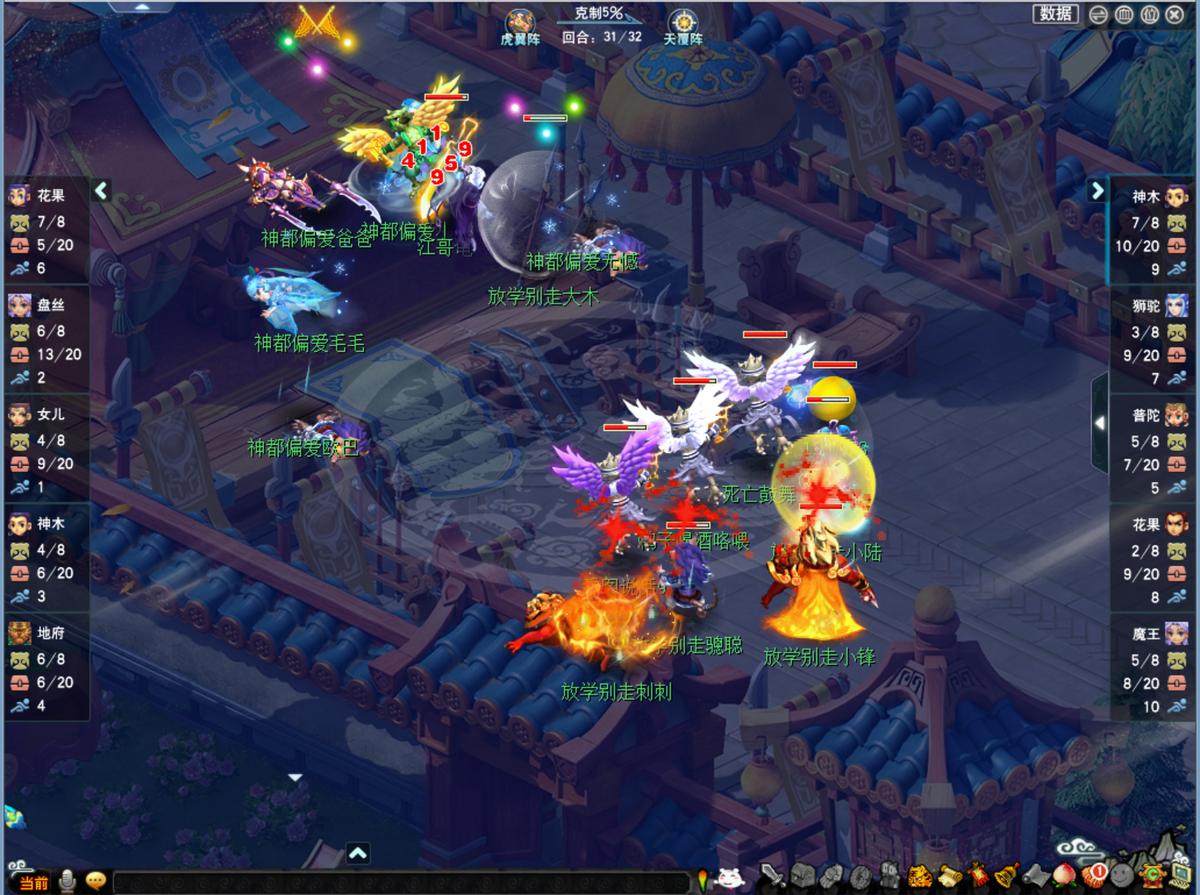Screen dimensions: 1200x895
Task: Open the 数据 battle data panel
Action: [1056, 13]
